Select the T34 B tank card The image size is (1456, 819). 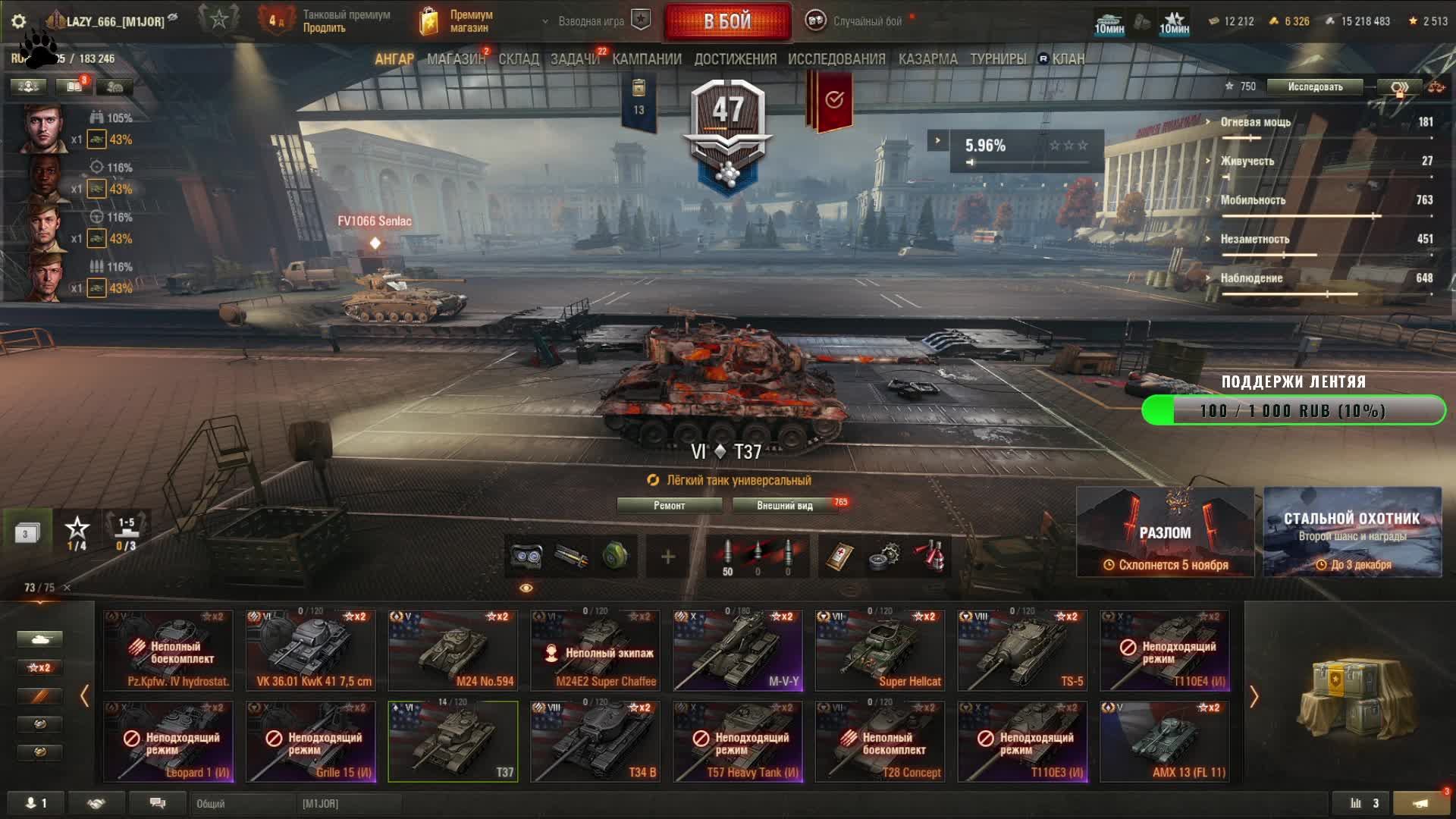pyautogui.click(x=595, y=742)
